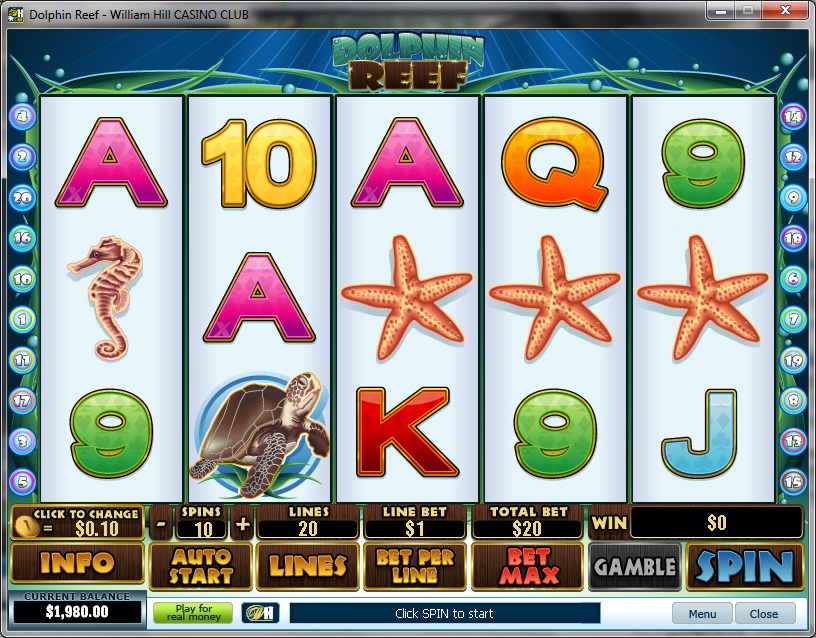This screenshot has height=638, width=816.
Task: Activate payline bubble number 14
Action: 793,117
